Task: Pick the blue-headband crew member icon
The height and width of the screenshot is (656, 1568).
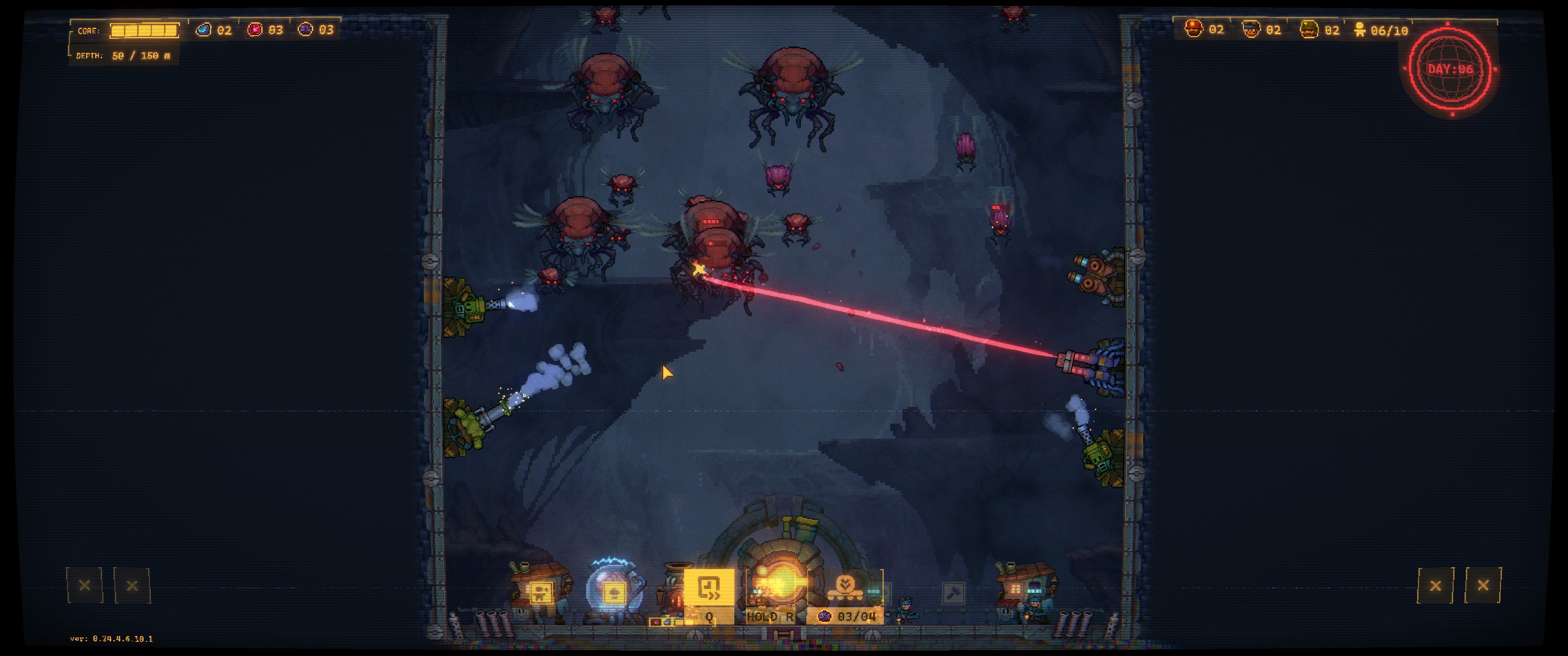Action: tap(1251, 29)
